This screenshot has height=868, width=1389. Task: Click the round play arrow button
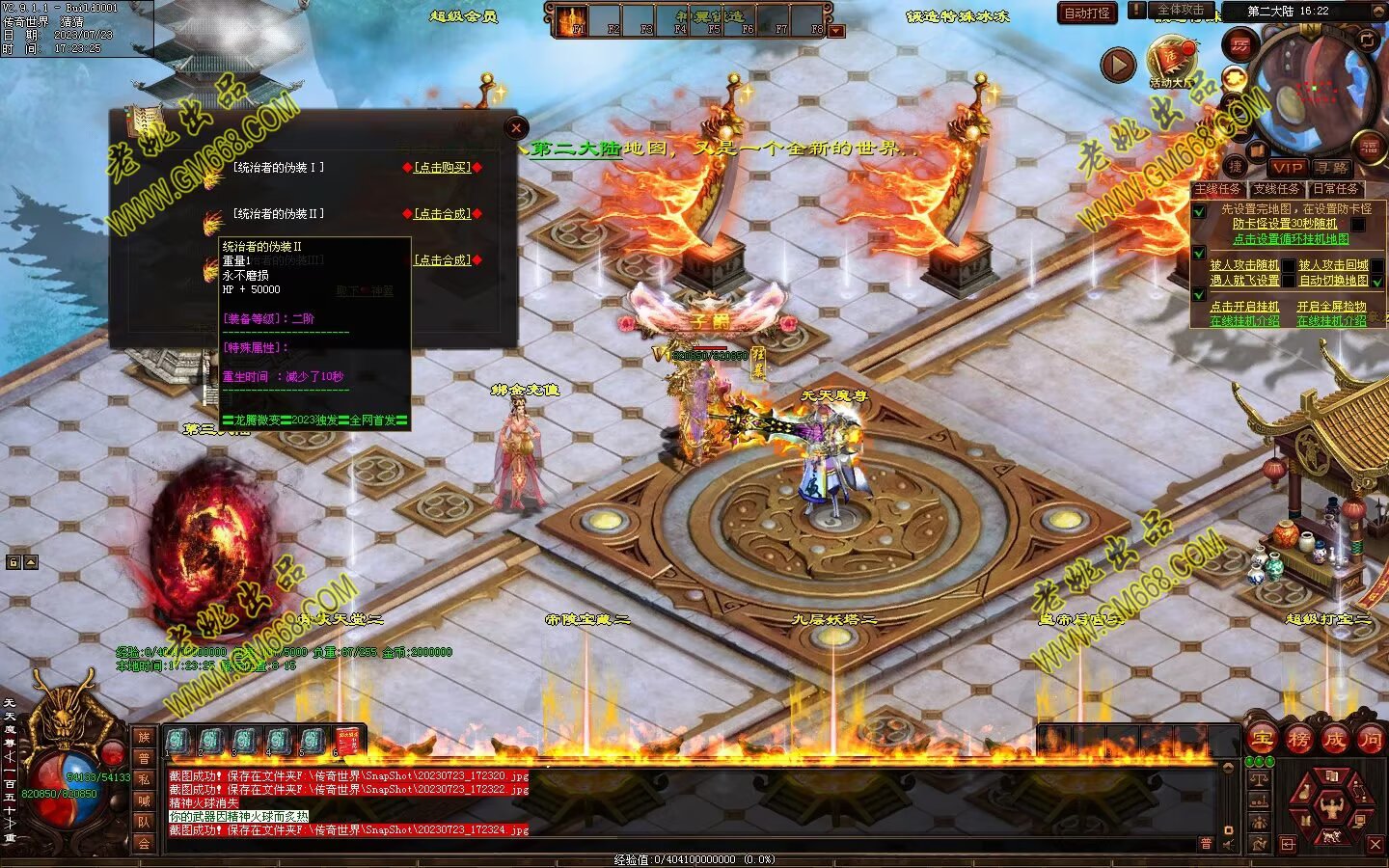click(1118, 65)
